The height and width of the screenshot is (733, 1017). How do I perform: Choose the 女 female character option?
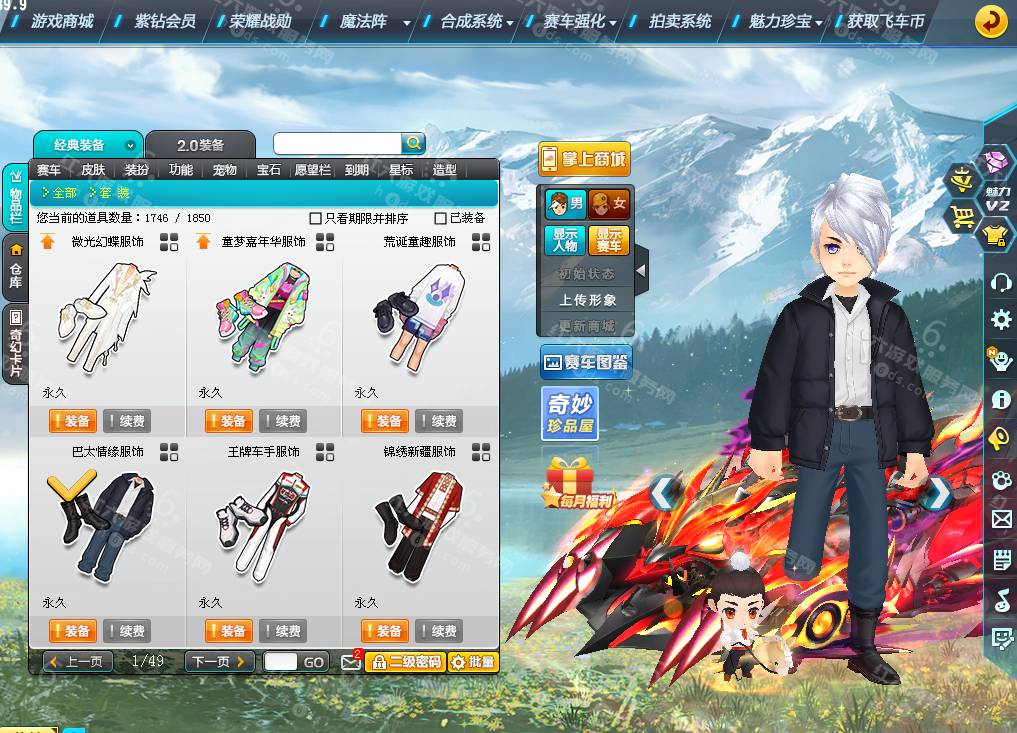pos(609,205)
